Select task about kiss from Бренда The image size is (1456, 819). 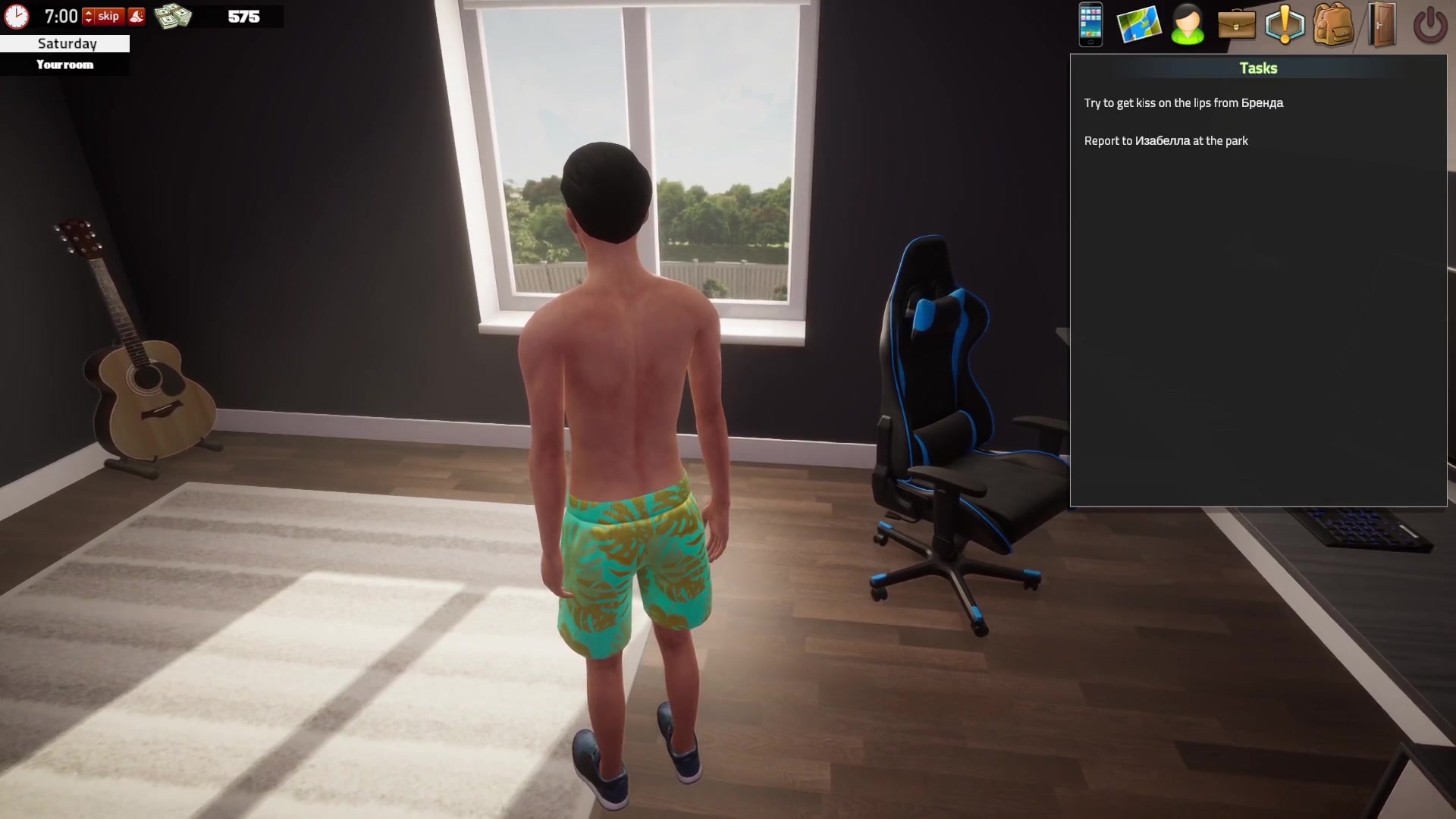(x=1185, y=102)
